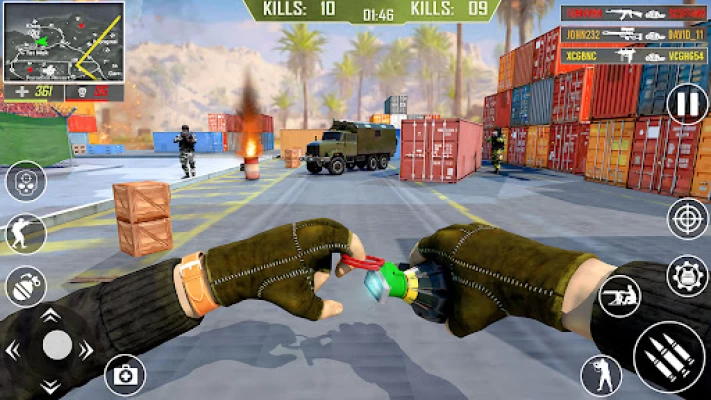Open the minimap
Image resolution: width=711 pixels, height=400 pixels.
[63, 42]
